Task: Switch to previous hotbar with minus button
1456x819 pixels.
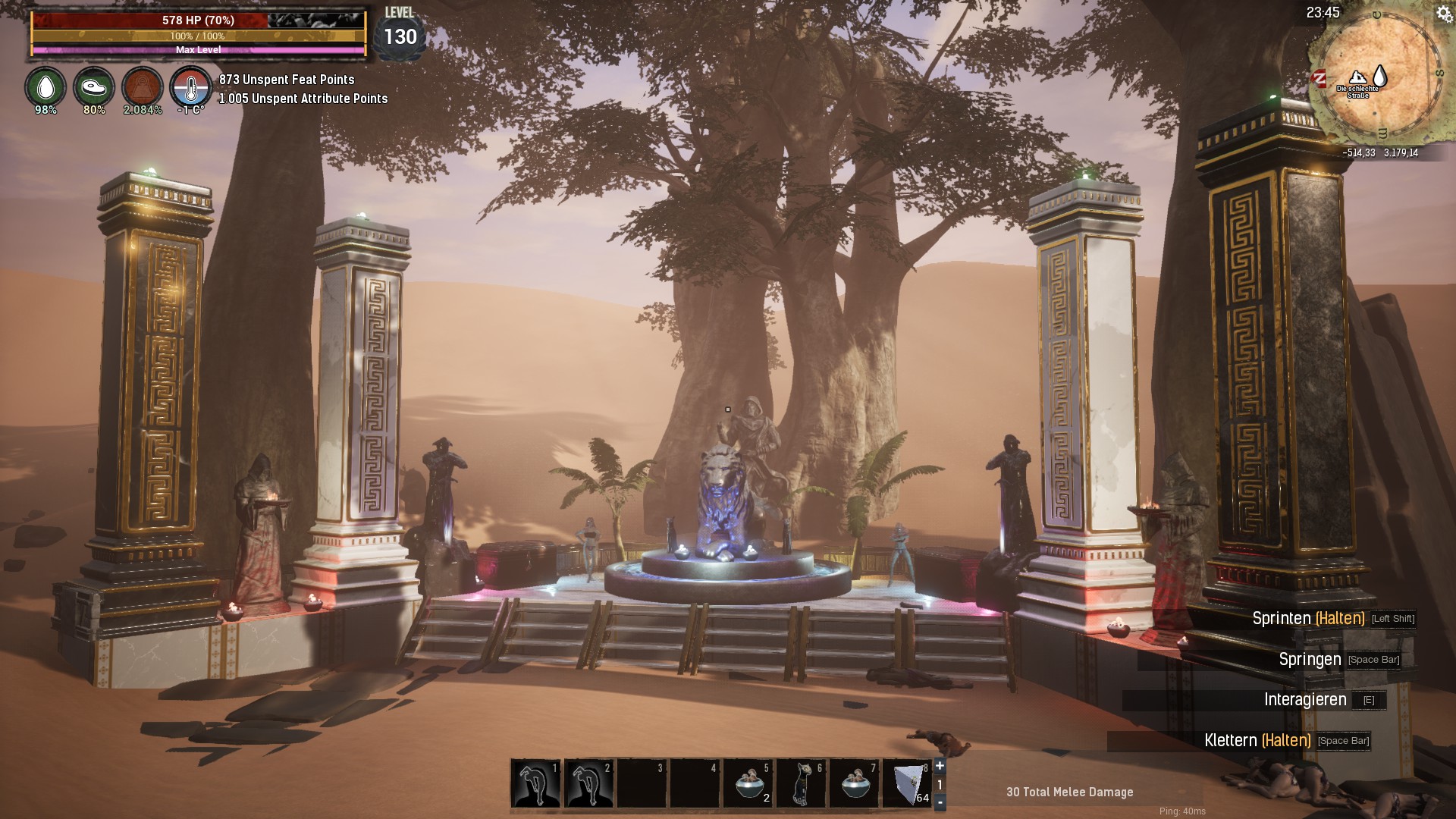Action: pyautogui.click(x=940, y=802)
